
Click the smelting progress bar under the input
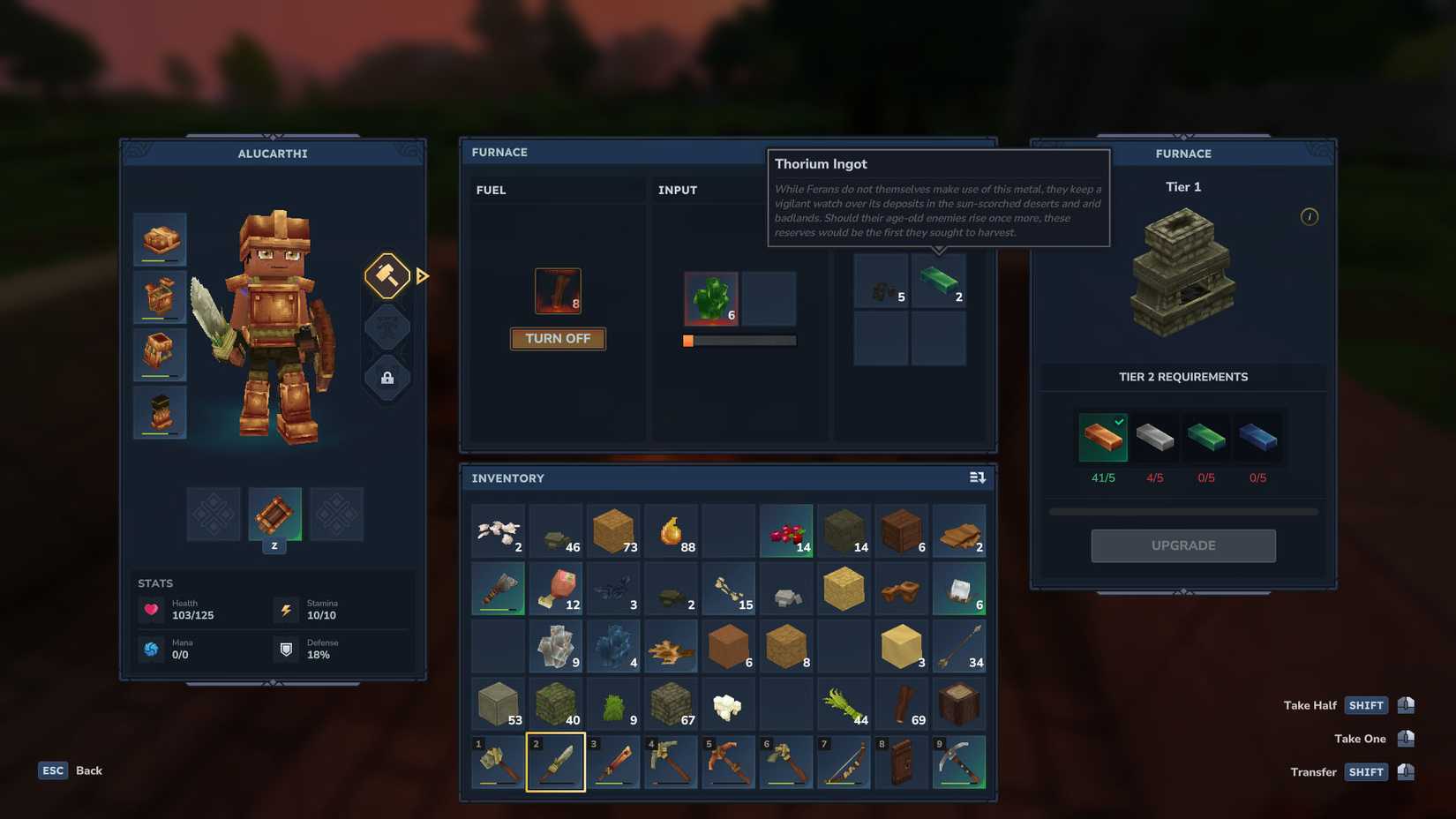[x=739, y=340]
